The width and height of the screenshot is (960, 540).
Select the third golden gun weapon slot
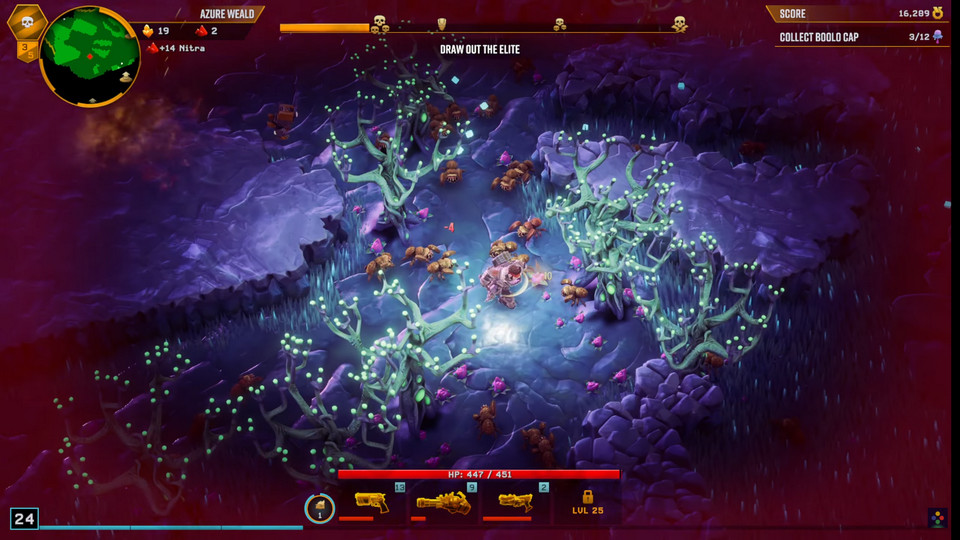pos(516,503)
